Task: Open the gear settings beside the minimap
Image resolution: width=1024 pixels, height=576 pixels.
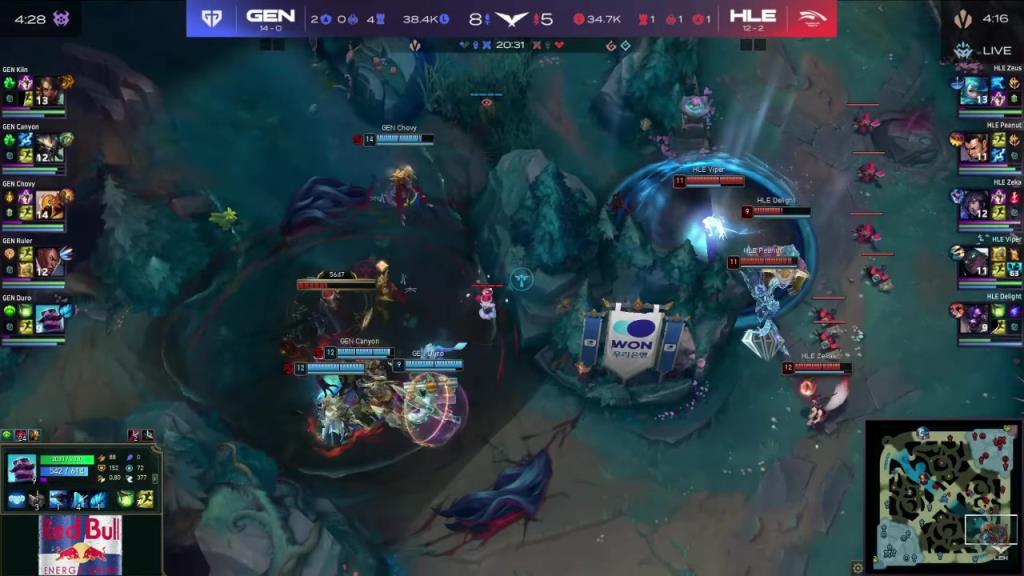Action: coord(857,568)
